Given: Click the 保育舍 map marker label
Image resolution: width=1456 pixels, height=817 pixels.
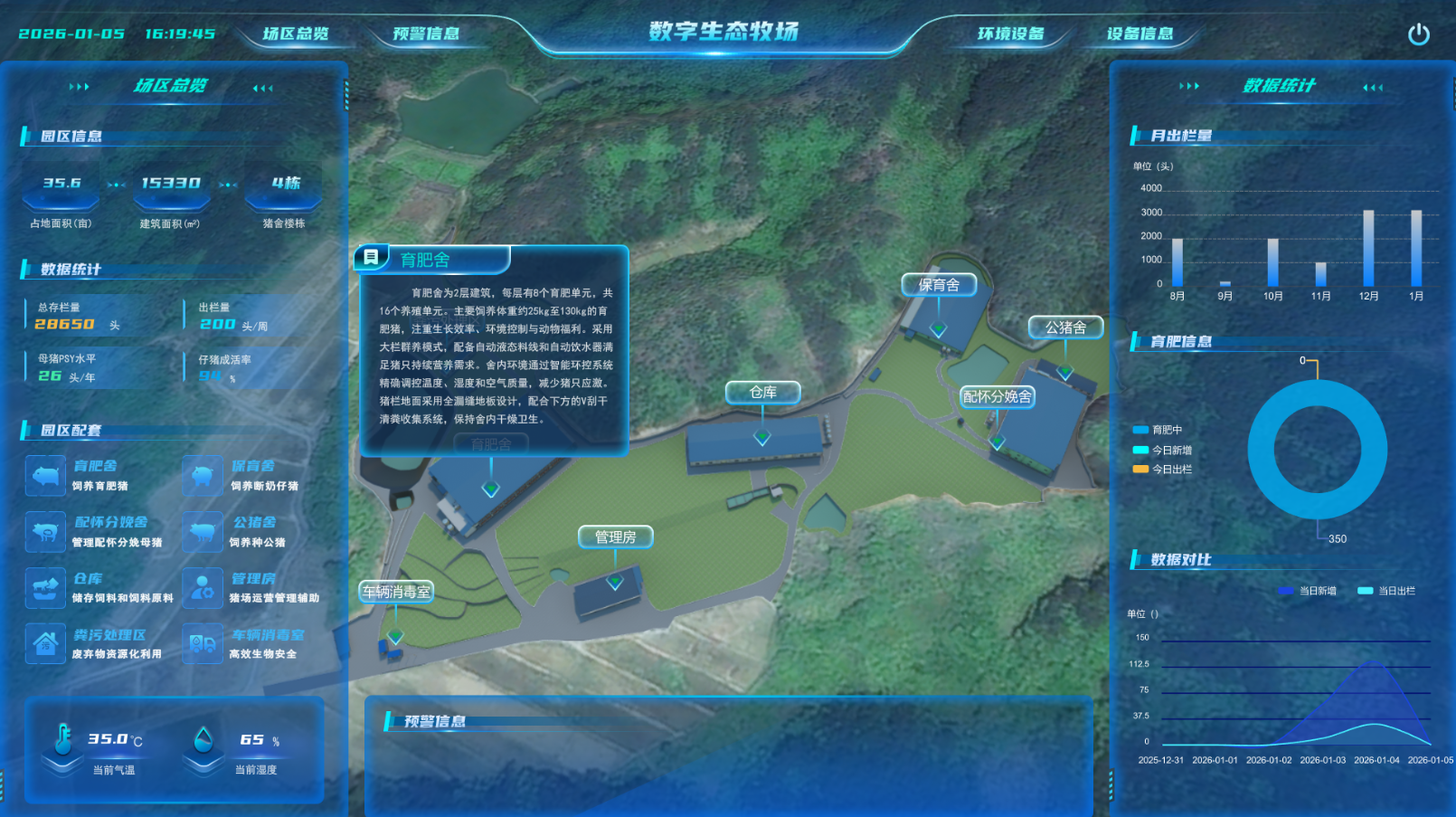Looking at the screenshot, I should click(939, 285).
